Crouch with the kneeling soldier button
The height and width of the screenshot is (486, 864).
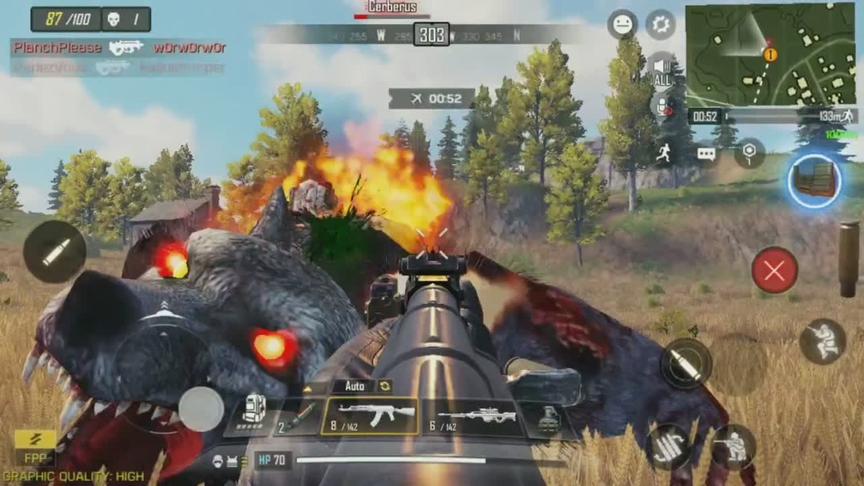[x=734, y=447]
